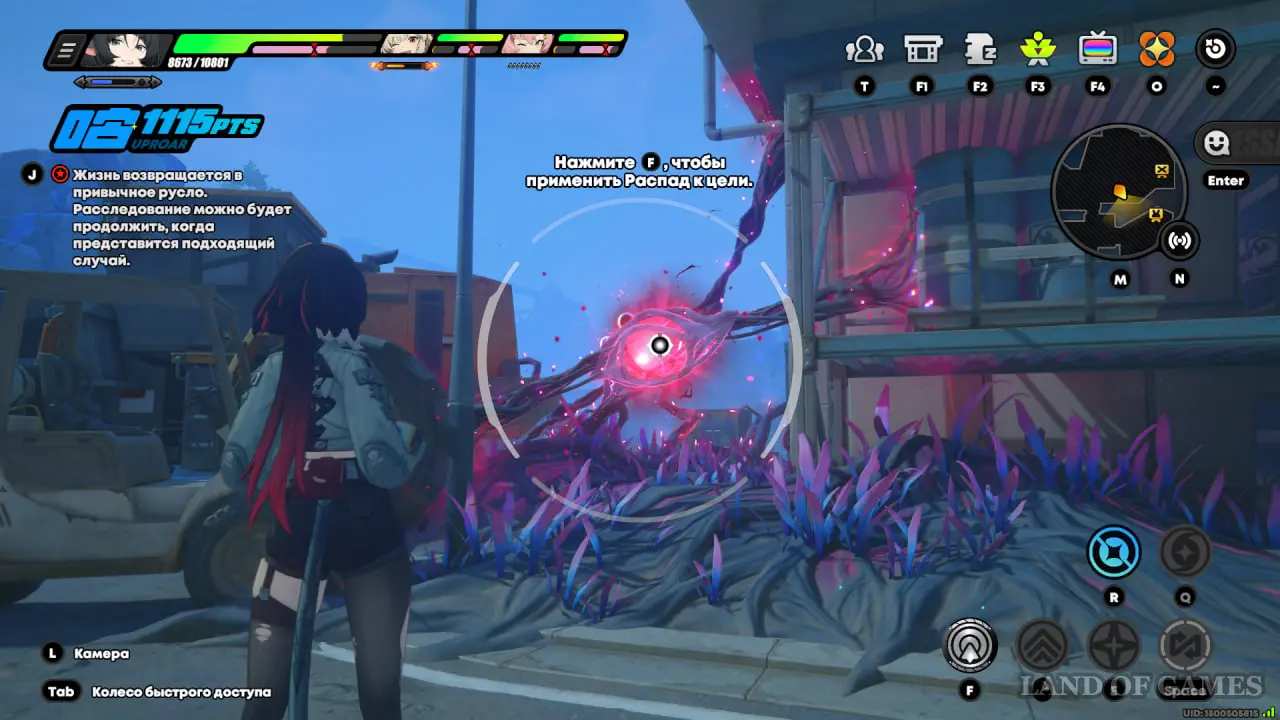Image resolution: width=1280 pixels, height=720 pixels.
Task: Switch to the white-haired party member
Action: point(405,44)
